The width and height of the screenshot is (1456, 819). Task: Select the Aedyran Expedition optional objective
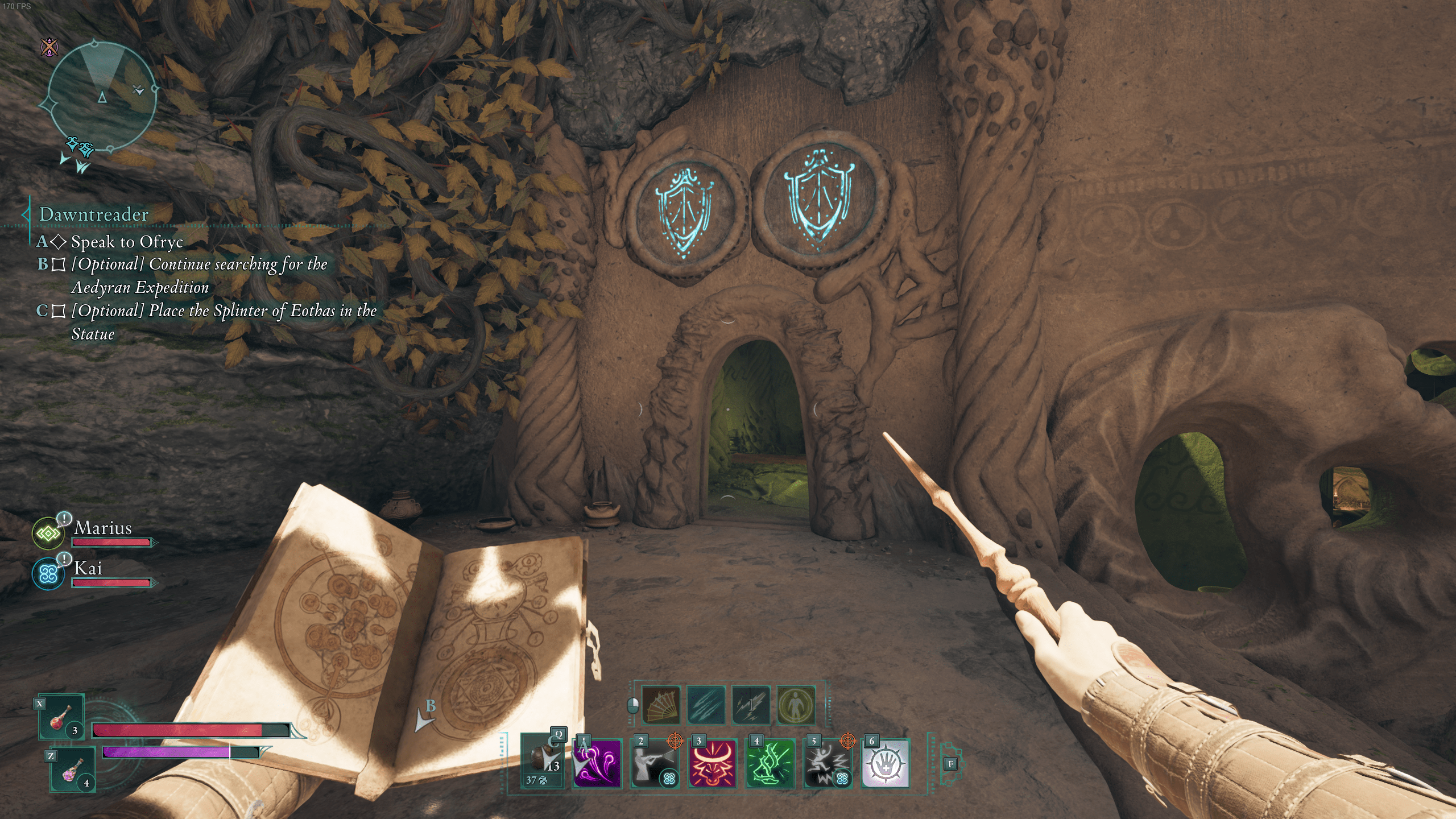pyautogui.click(x=199, y=275)
